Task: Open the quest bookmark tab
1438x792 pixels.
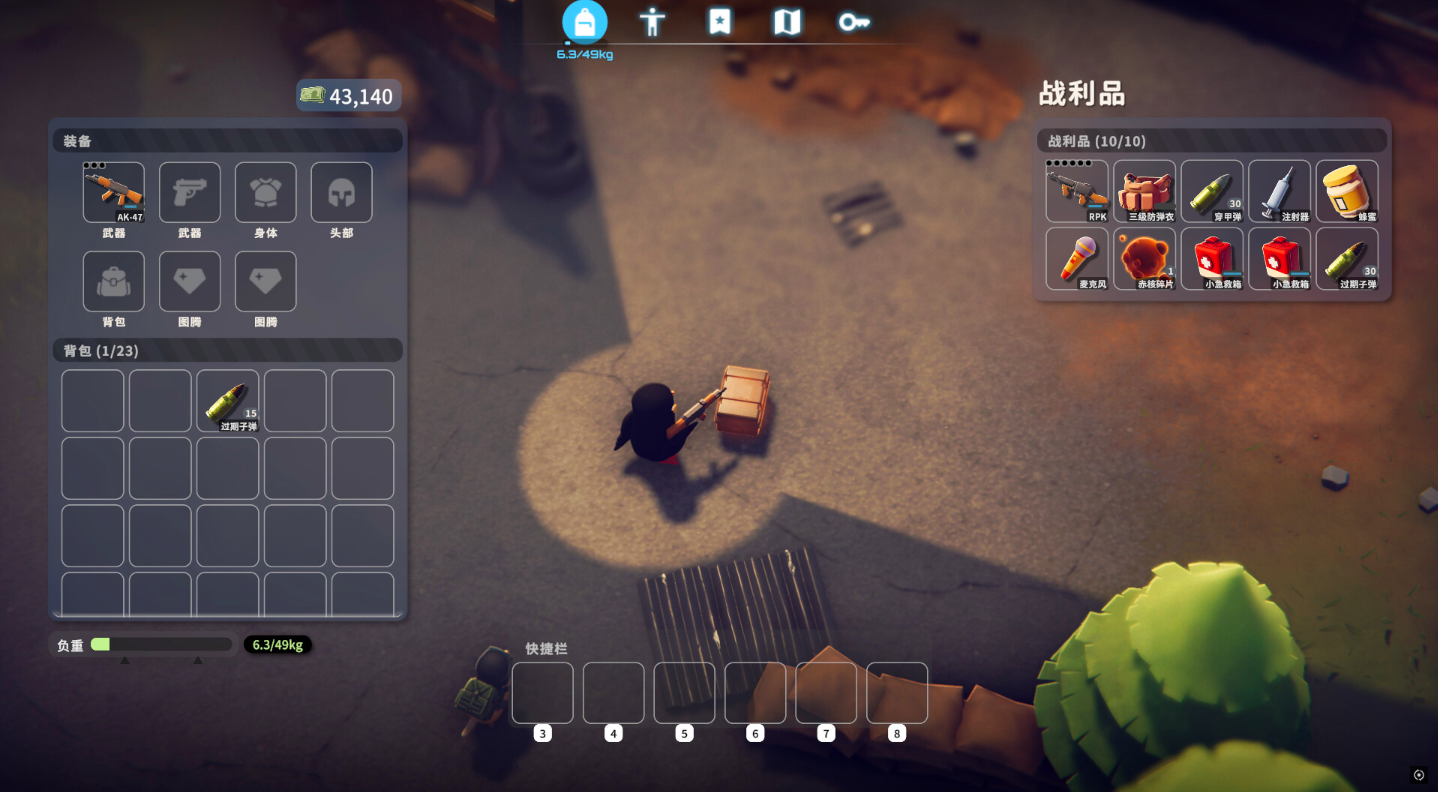Action: 719,22
